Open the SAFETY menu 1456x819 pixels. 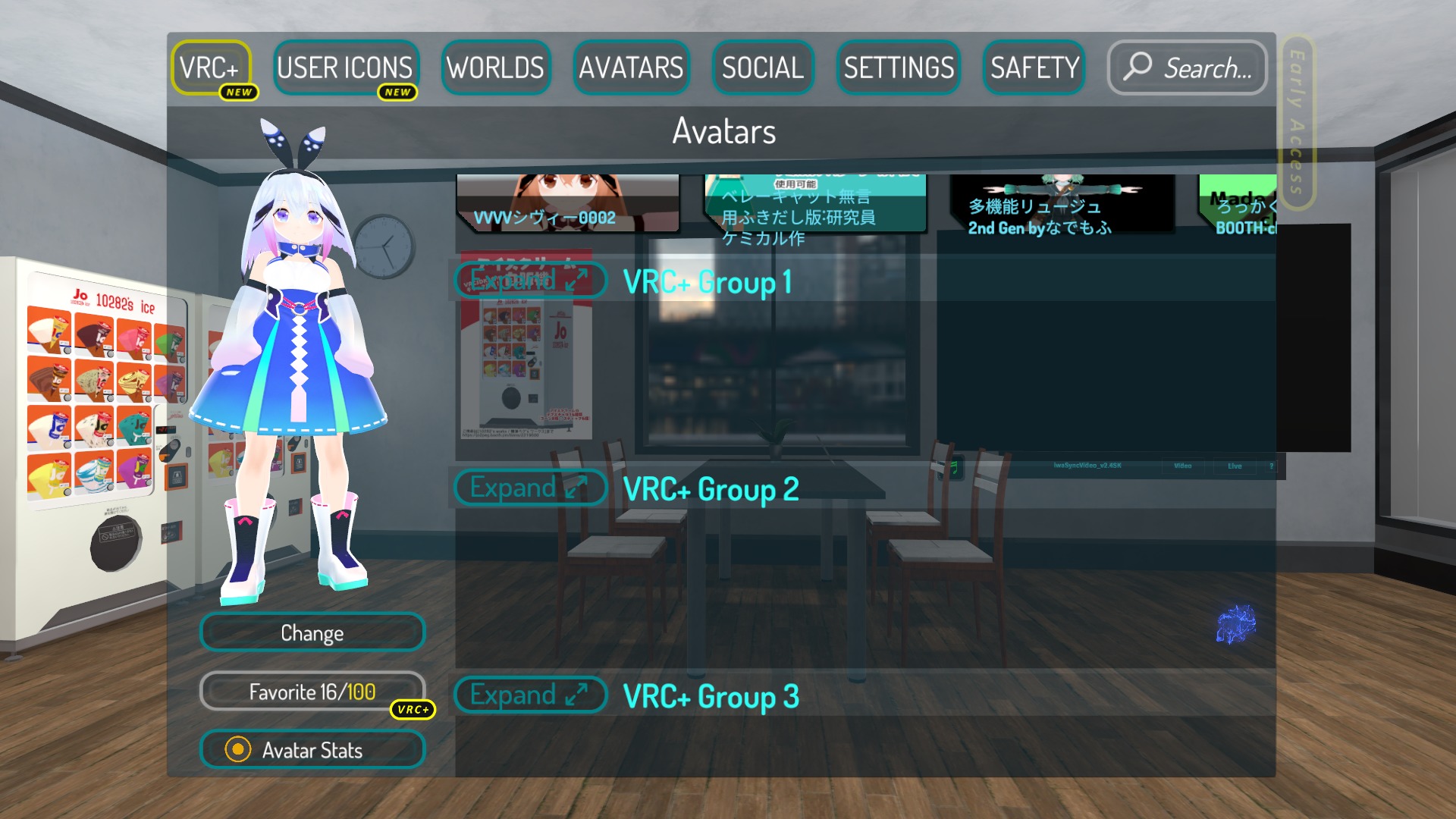tap(1033, 68)
